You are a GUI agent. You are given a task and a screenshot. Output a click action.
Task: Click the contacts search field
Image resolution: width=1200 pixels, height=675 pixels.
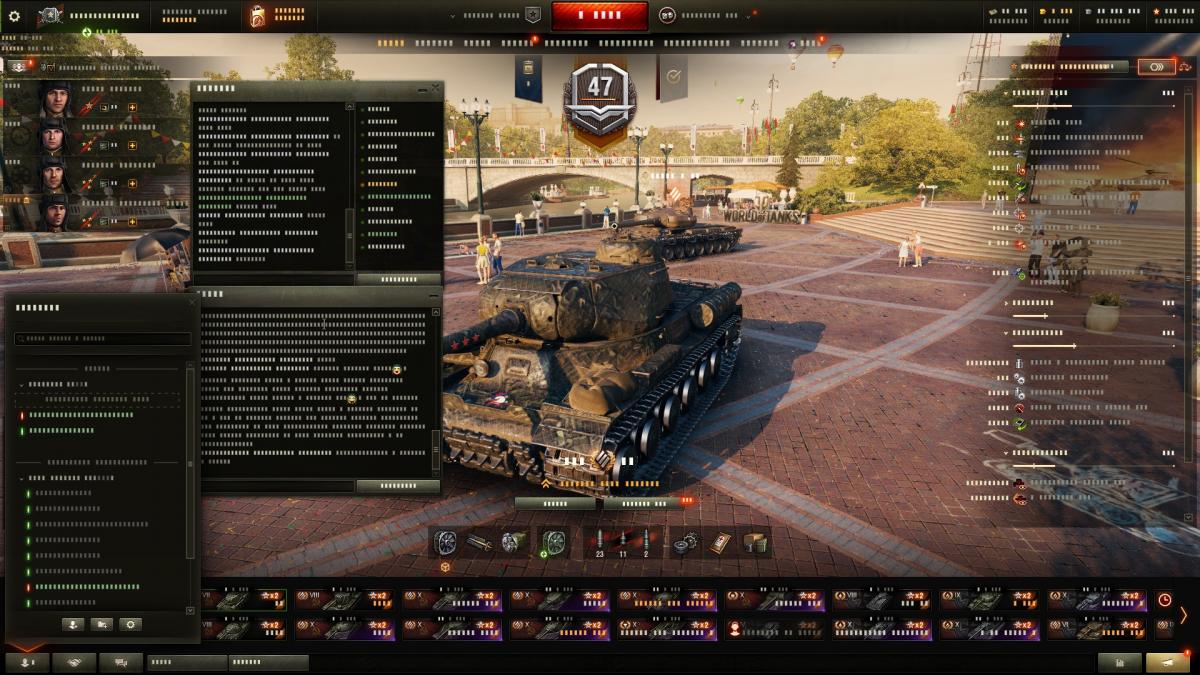coord(102,339)
